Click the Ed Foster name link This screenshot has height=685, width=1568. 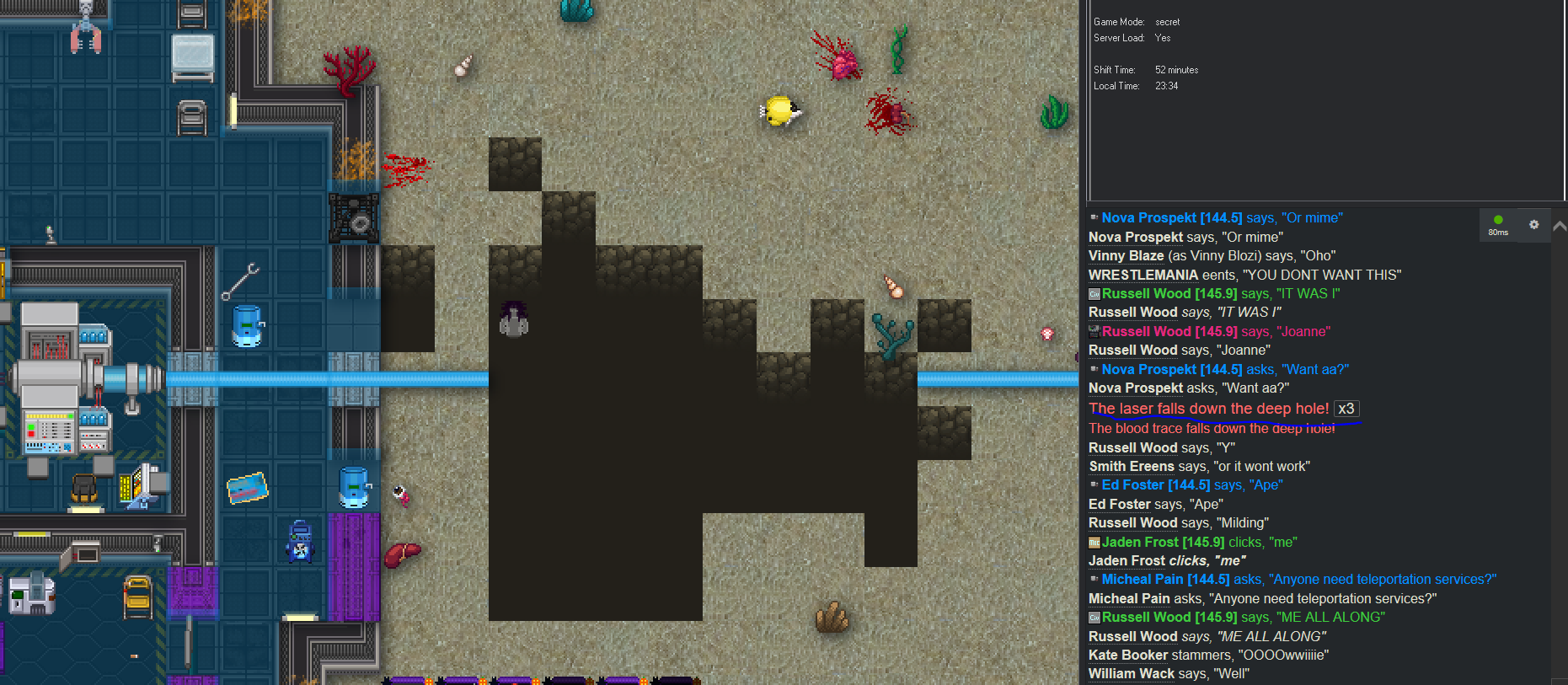click(x=1132, y=484)
